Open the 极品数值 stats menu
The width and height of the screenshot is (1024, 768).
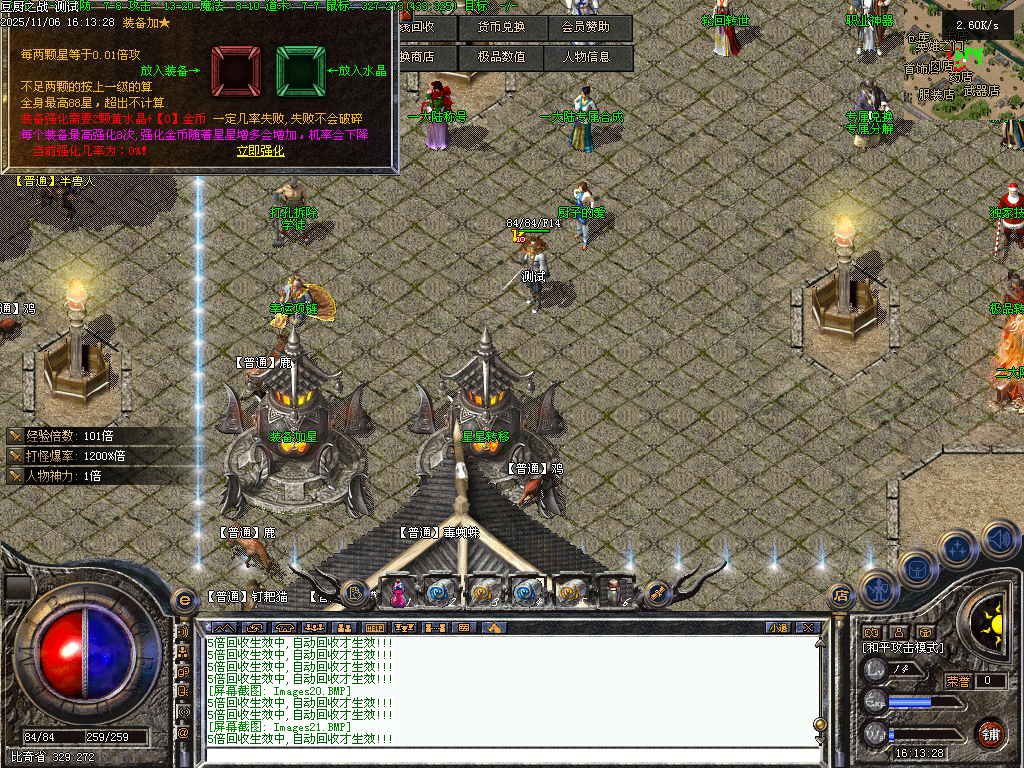[x=502, y=57]
